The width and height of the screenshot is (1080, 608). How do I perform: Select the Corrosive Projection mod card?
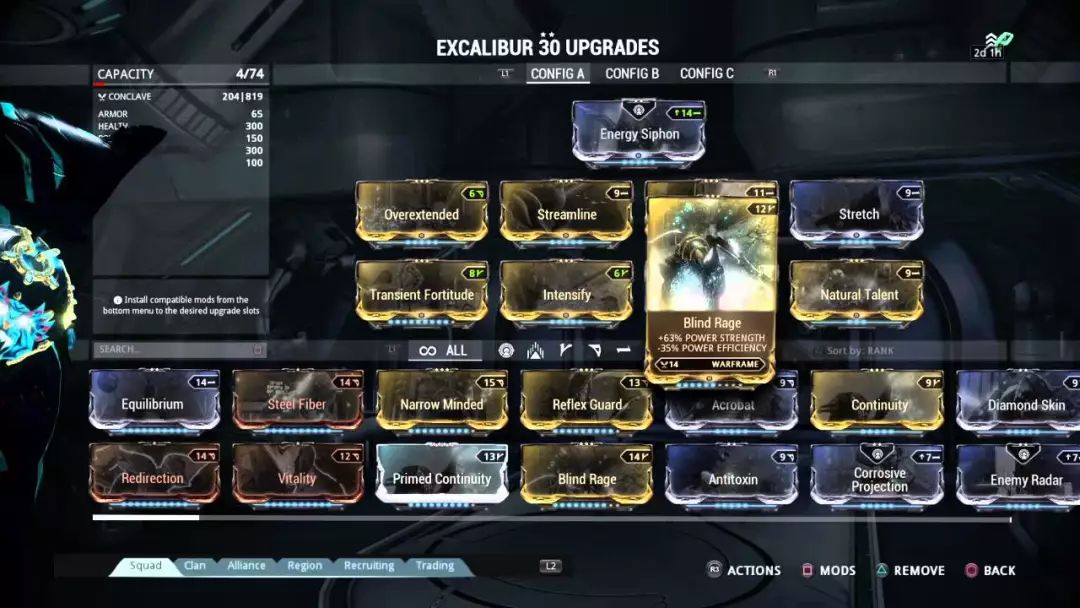(x=878, y=477)
